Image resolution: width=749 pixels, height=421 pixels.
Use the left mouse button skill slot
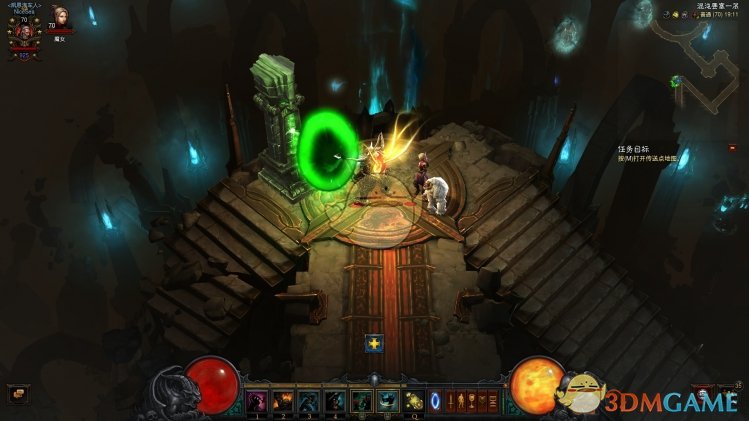click(361, 401)
